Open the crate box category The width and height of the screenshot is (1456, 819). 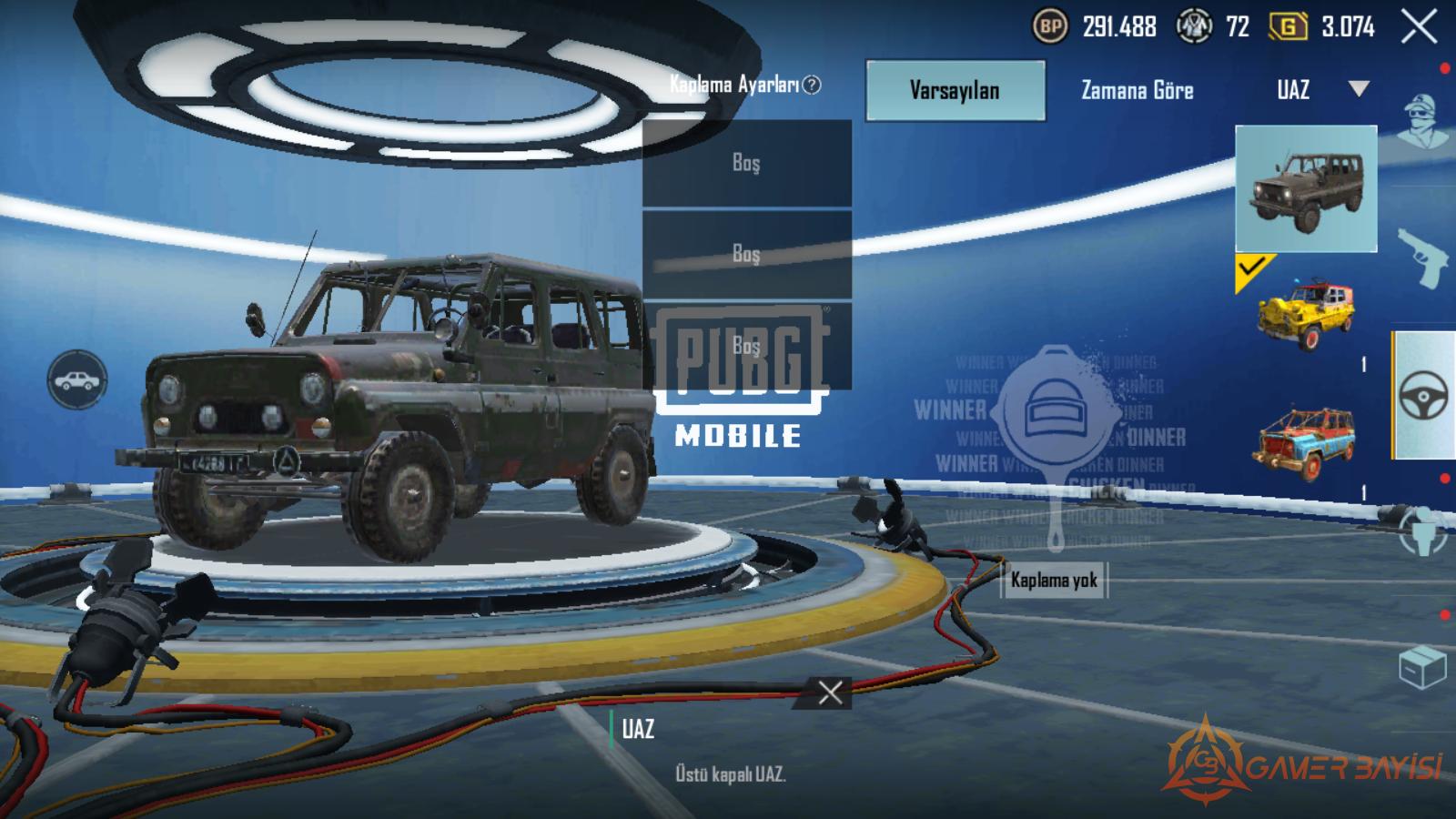tap(1422, 667)
